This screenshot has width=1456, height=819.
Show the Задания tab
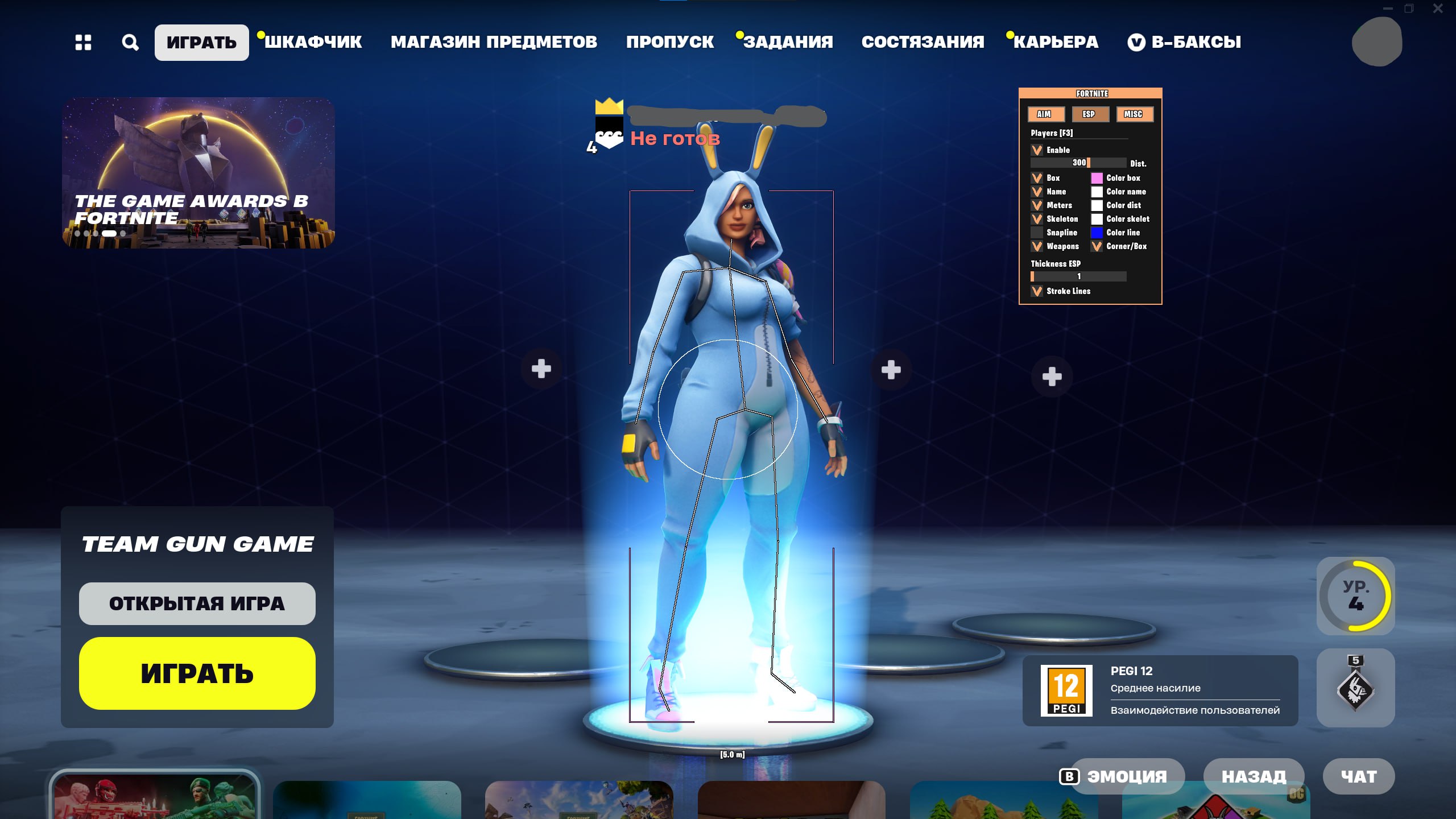pyautogui.click(x=788, y=42)
